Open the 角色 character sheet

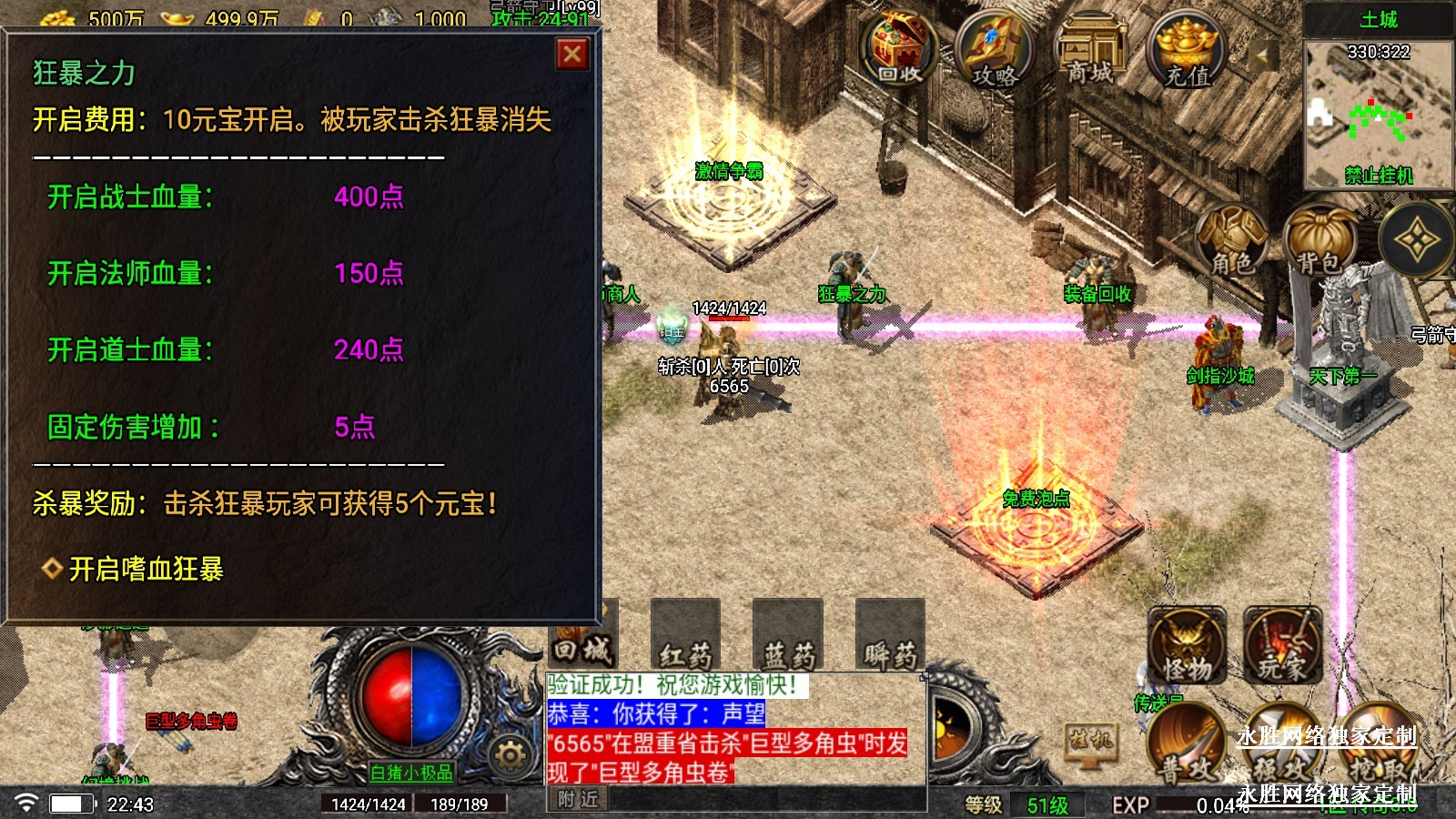pyautogui.click(x=1232, y=242)
